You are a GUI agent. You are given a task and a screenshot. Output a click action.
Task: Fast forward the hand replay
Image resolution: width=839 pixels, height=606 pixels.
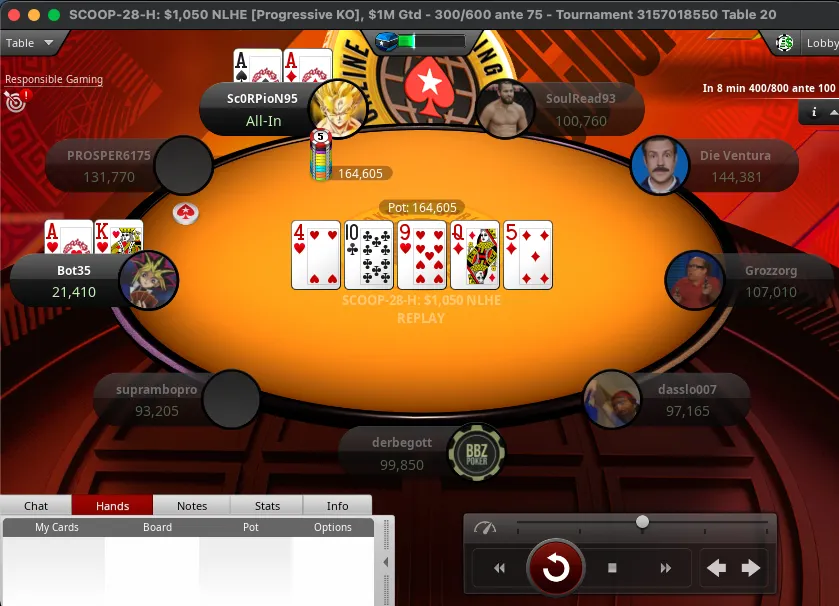[x=665, y=568]
